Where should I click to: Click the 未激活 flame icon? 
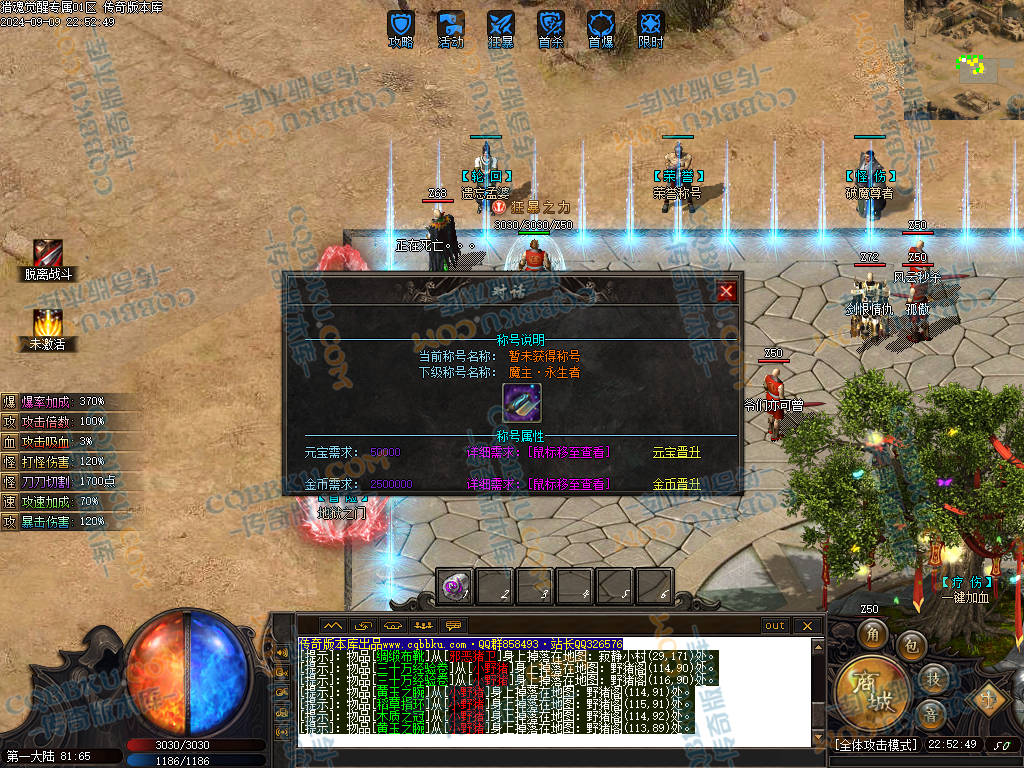(48, 324)
